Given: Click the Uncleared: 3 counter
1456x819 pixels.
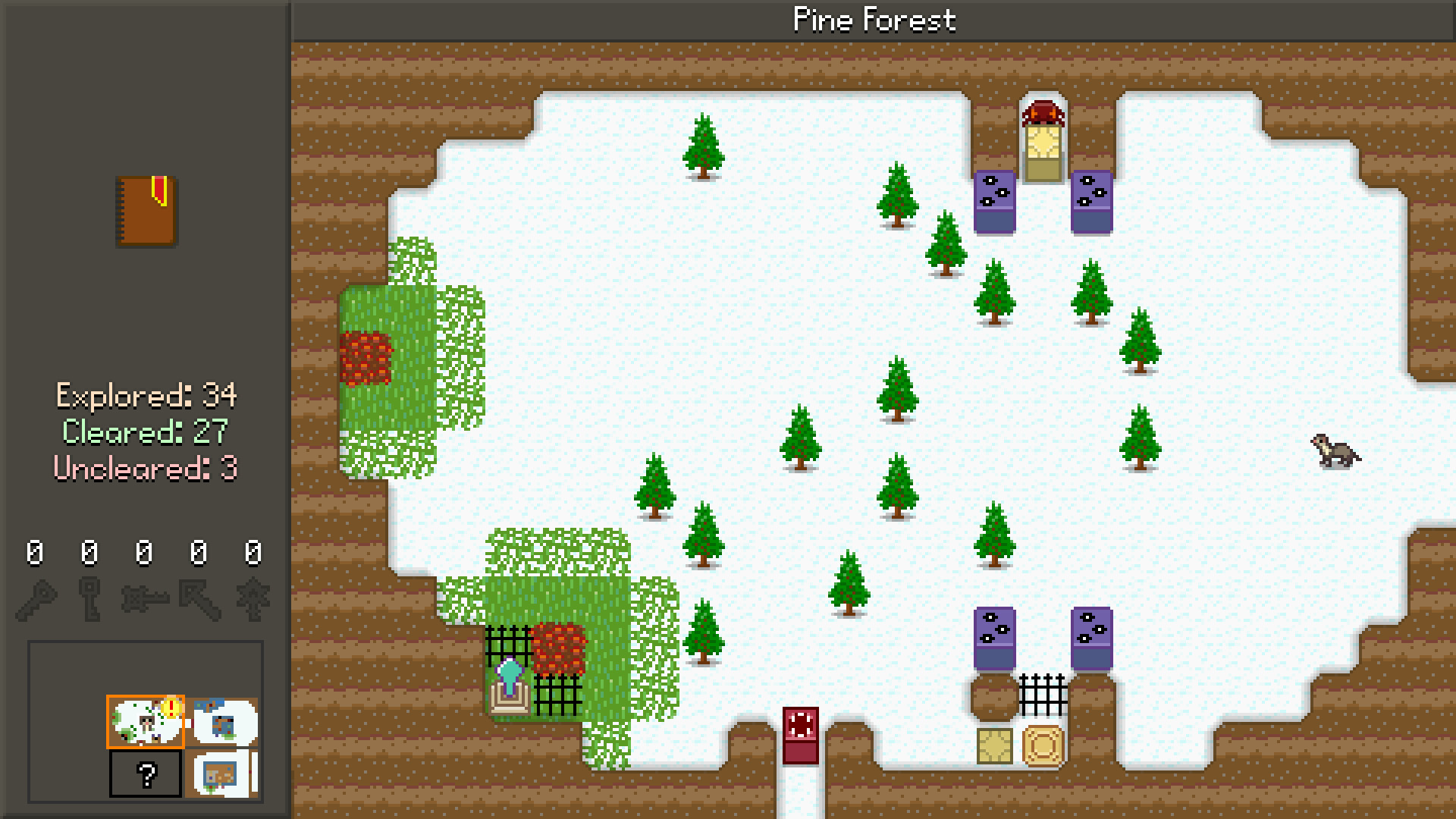Looking at the screenshot, I should click(x=146, y=469).
